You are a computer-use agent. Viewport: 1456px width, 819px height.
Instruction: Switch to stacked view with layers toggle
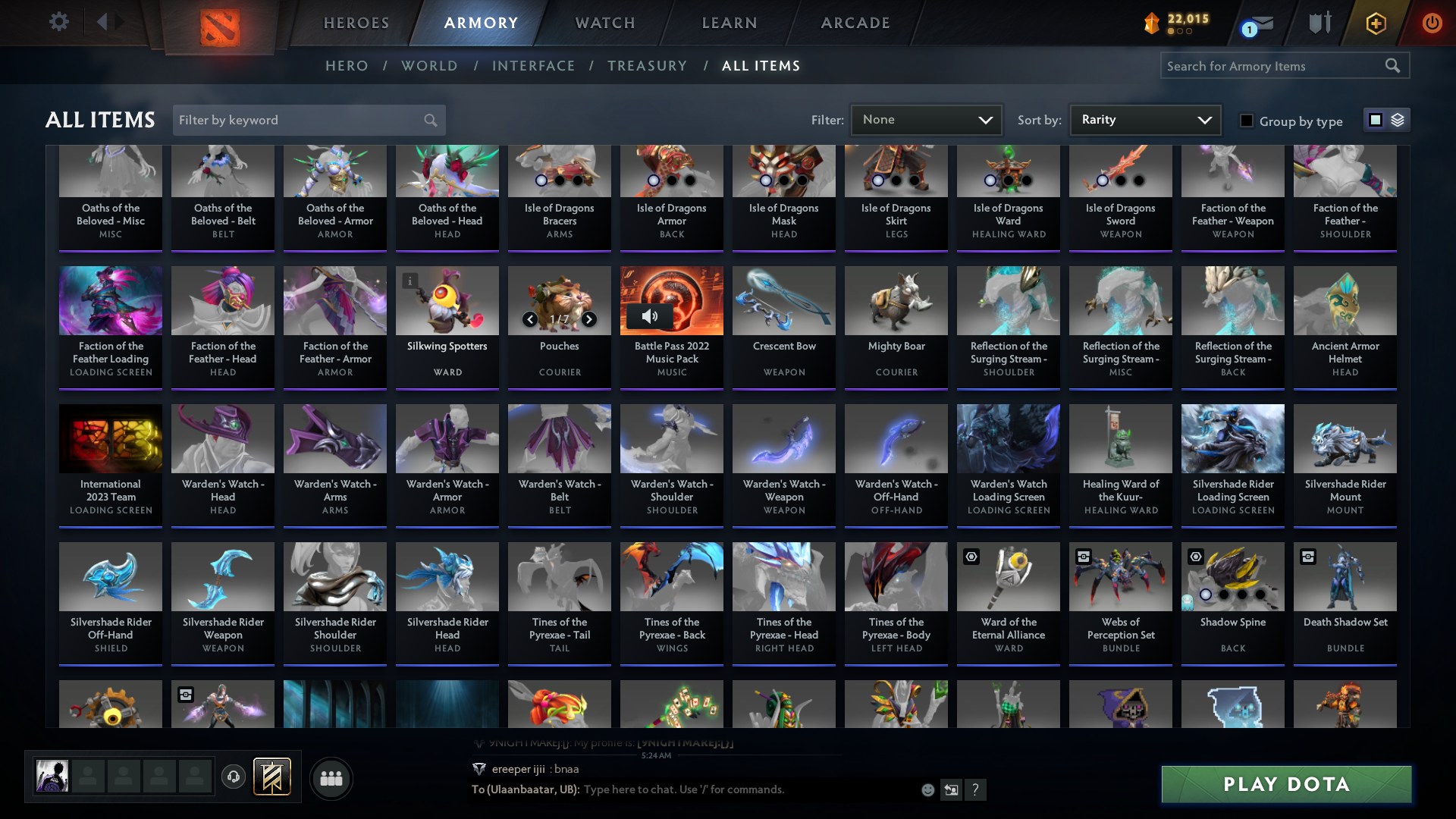[1398, 120]
